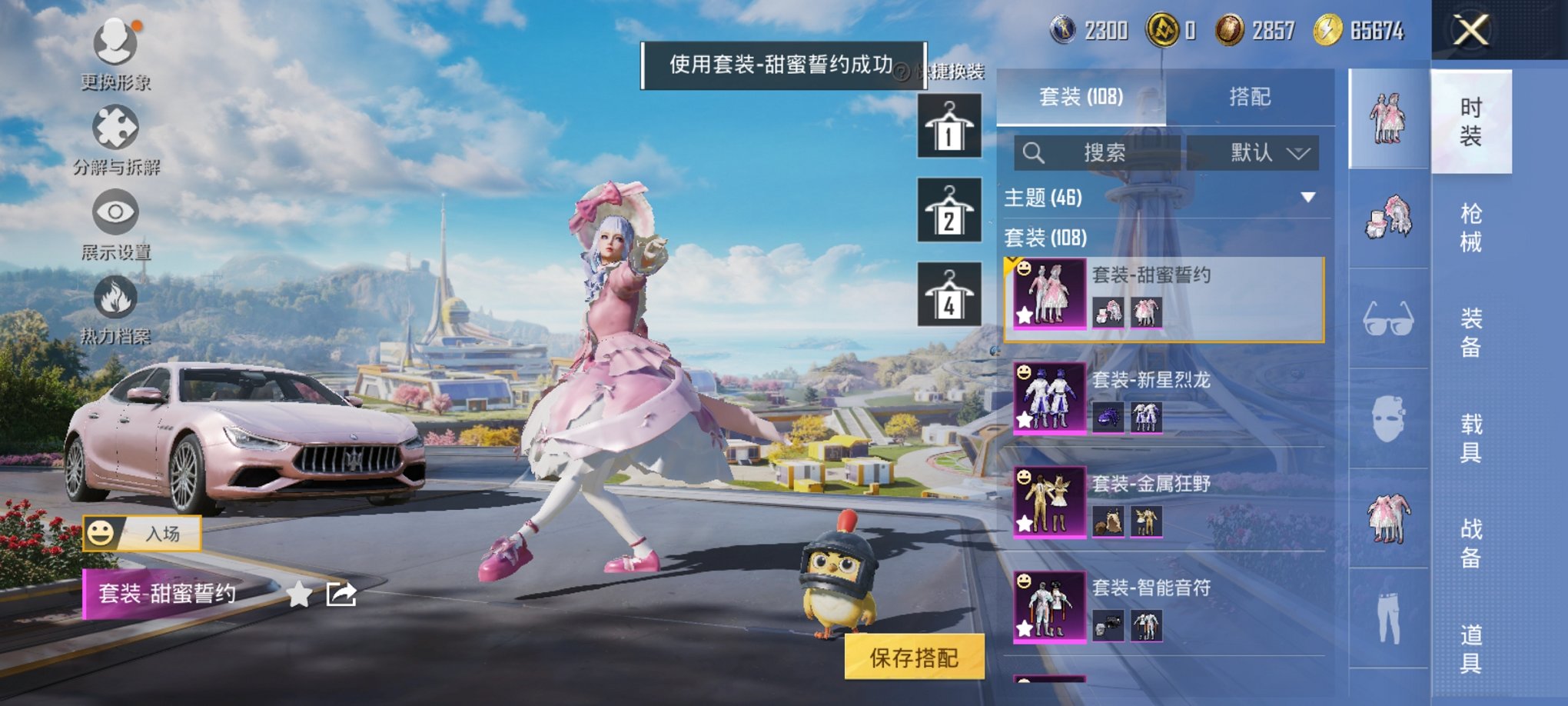Collapse the 主题 (46) section
This screenshot has height=706, width=1568.
(1310, 196)
